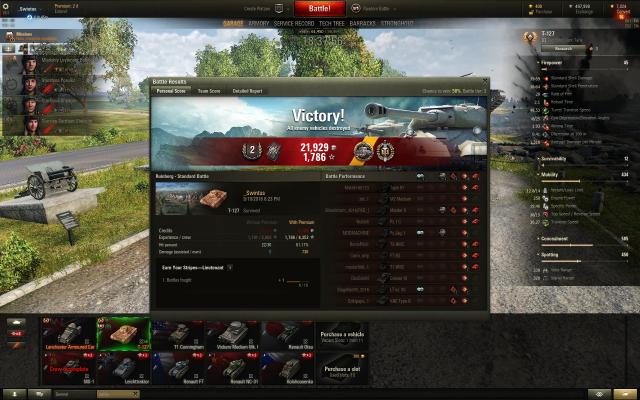The image size is (640, 400).
Task: Select the Personal Score tab
Action: (x=170, y=91)
